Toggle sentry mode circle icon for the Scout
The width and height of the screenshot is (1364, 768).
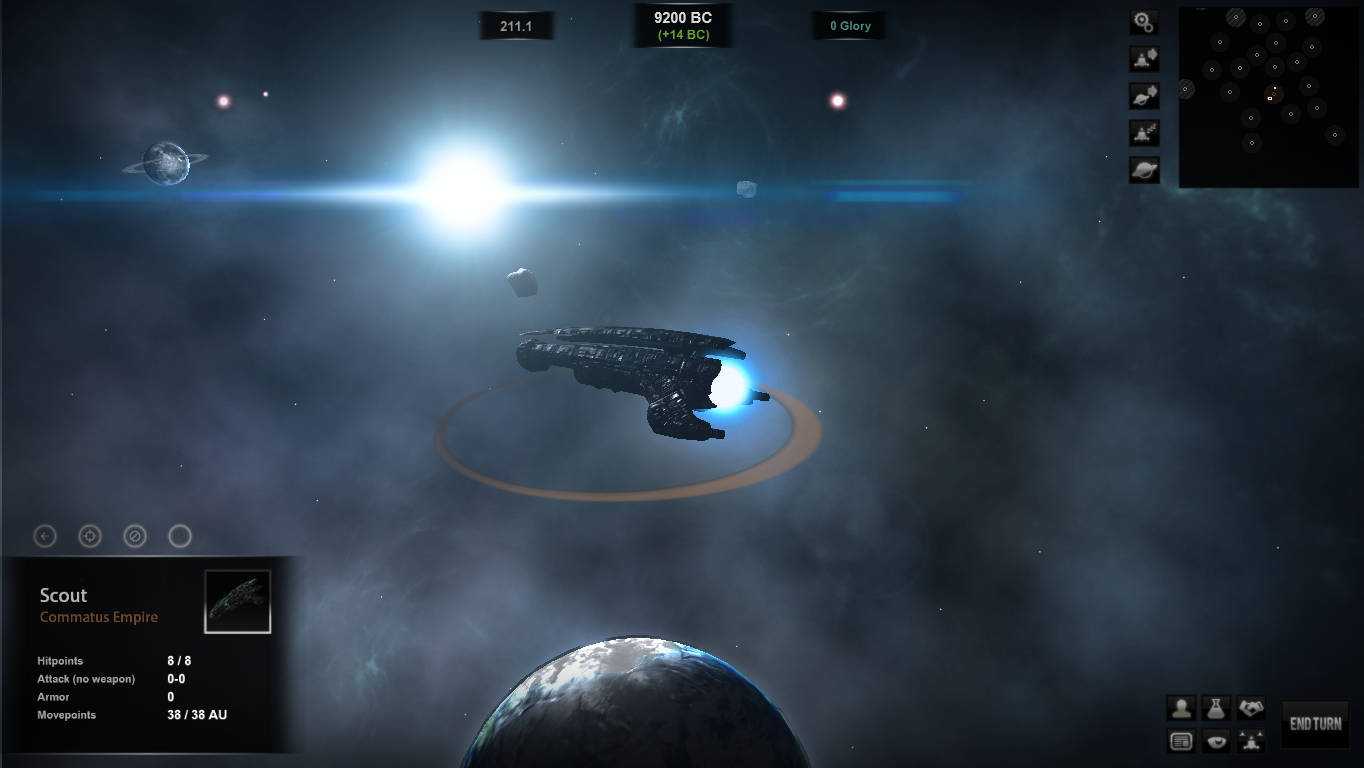tap(179, 536)
